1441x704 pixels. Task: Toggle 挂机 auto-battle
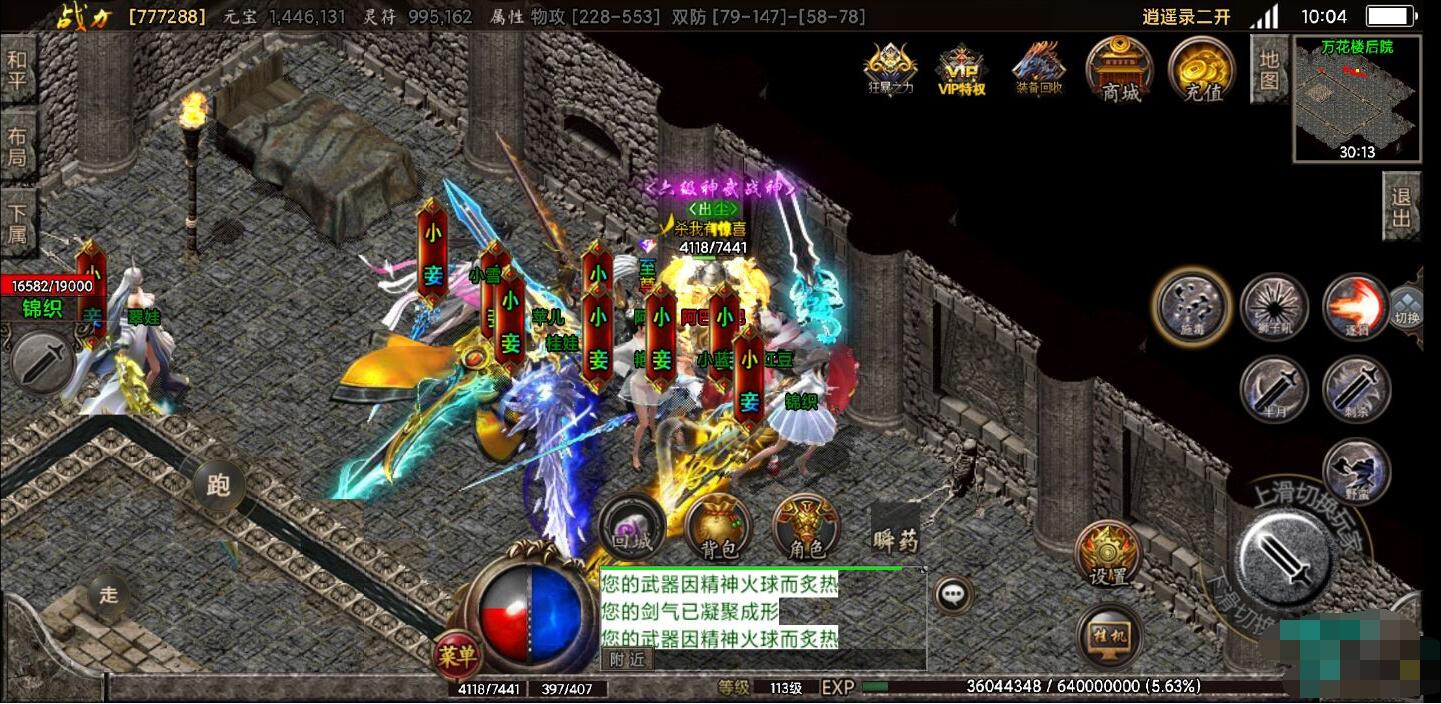1110,636
